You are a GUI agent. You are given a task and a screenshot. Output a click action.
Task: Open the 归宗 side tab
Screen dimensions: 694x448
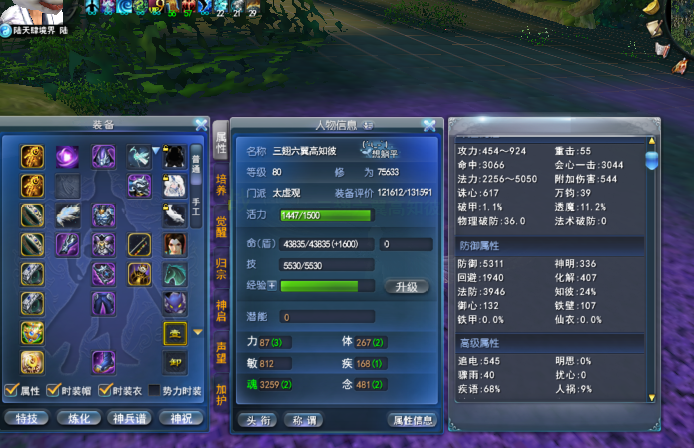(x=221, y=268)
